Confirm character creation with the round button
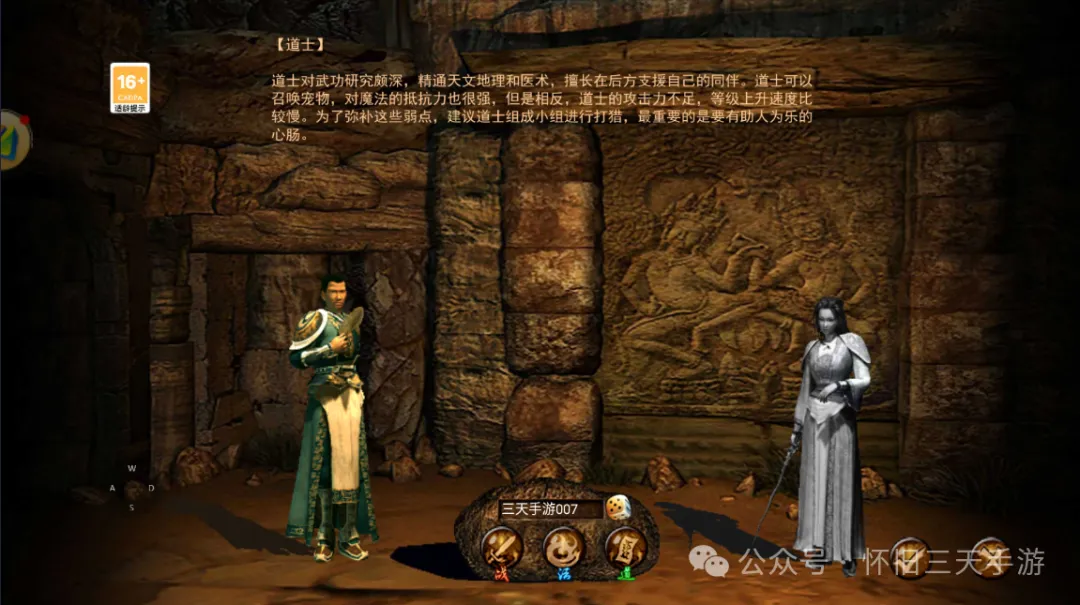 tap(910, 557)
